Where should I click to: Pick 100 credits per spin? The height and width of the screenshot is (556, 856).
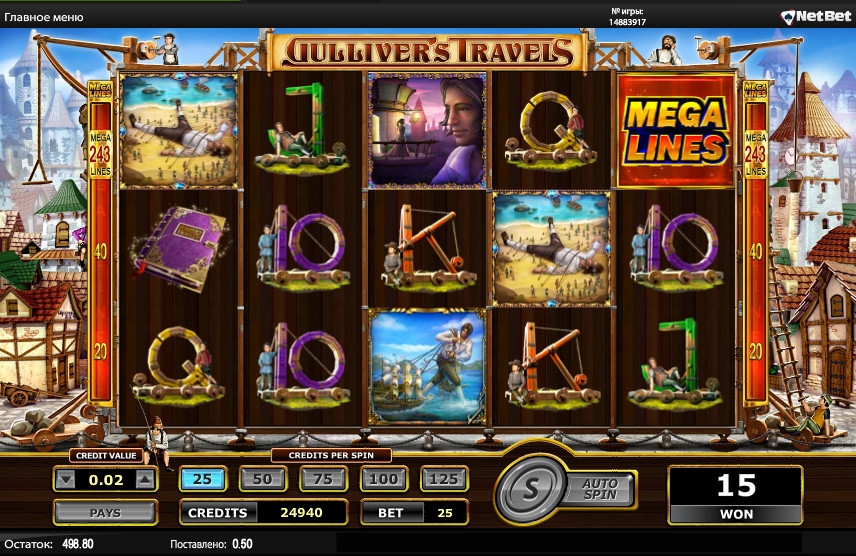point(383,479)
